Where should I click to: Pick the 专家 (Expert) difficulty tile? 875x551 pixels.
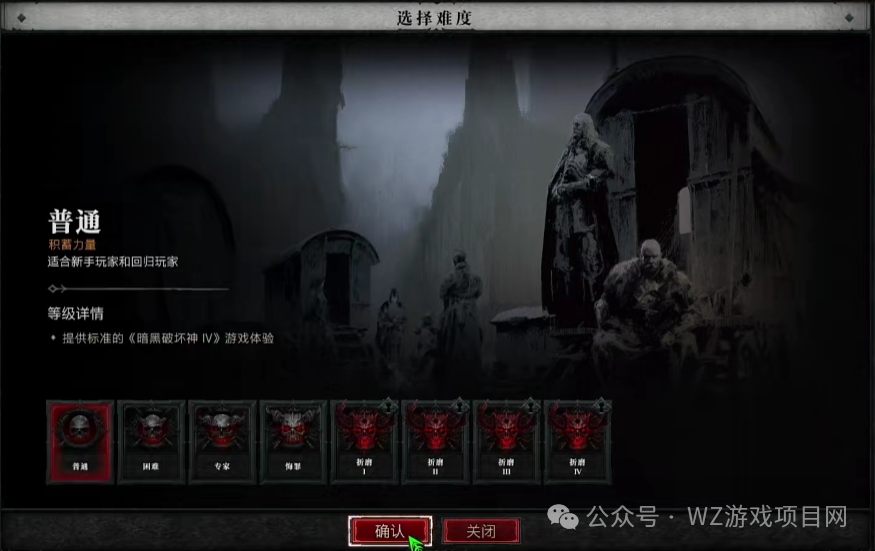[x=222, y=441]
